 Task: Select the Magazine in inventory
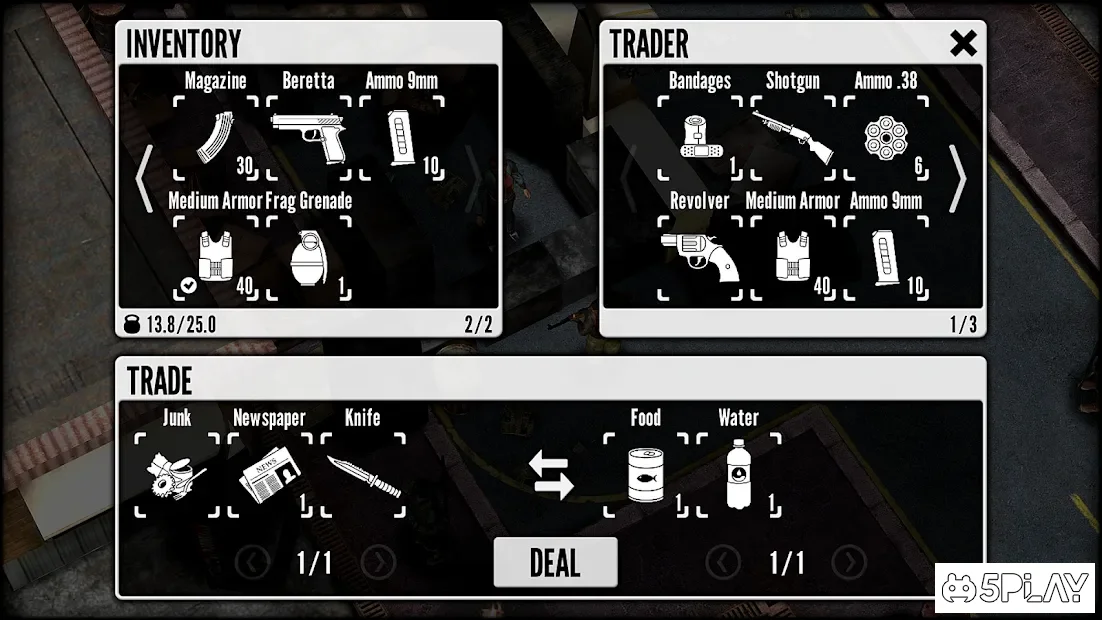point(215,138)
